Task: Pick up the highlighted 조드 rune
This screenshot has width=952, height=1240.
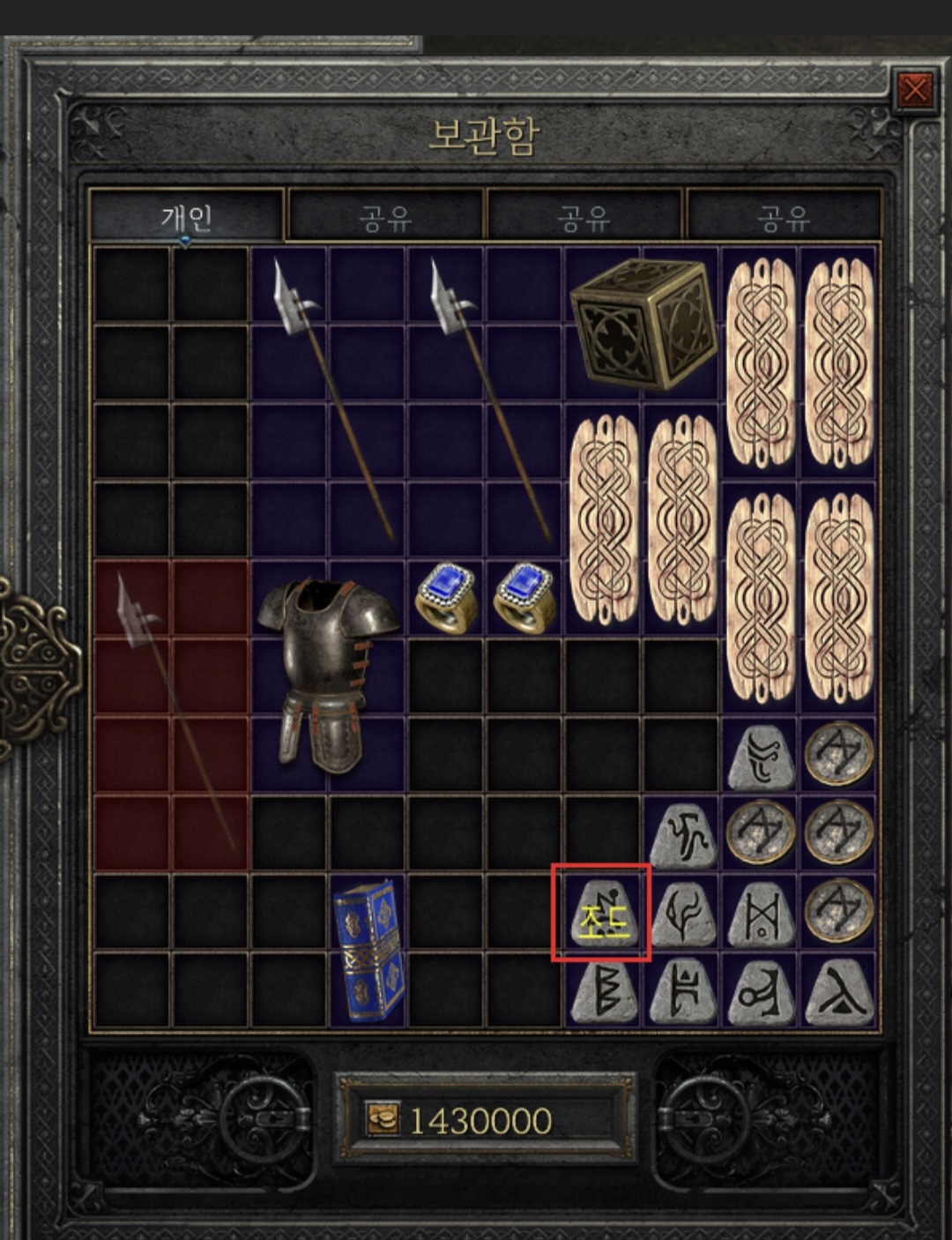Action: (x=601, y=914)
